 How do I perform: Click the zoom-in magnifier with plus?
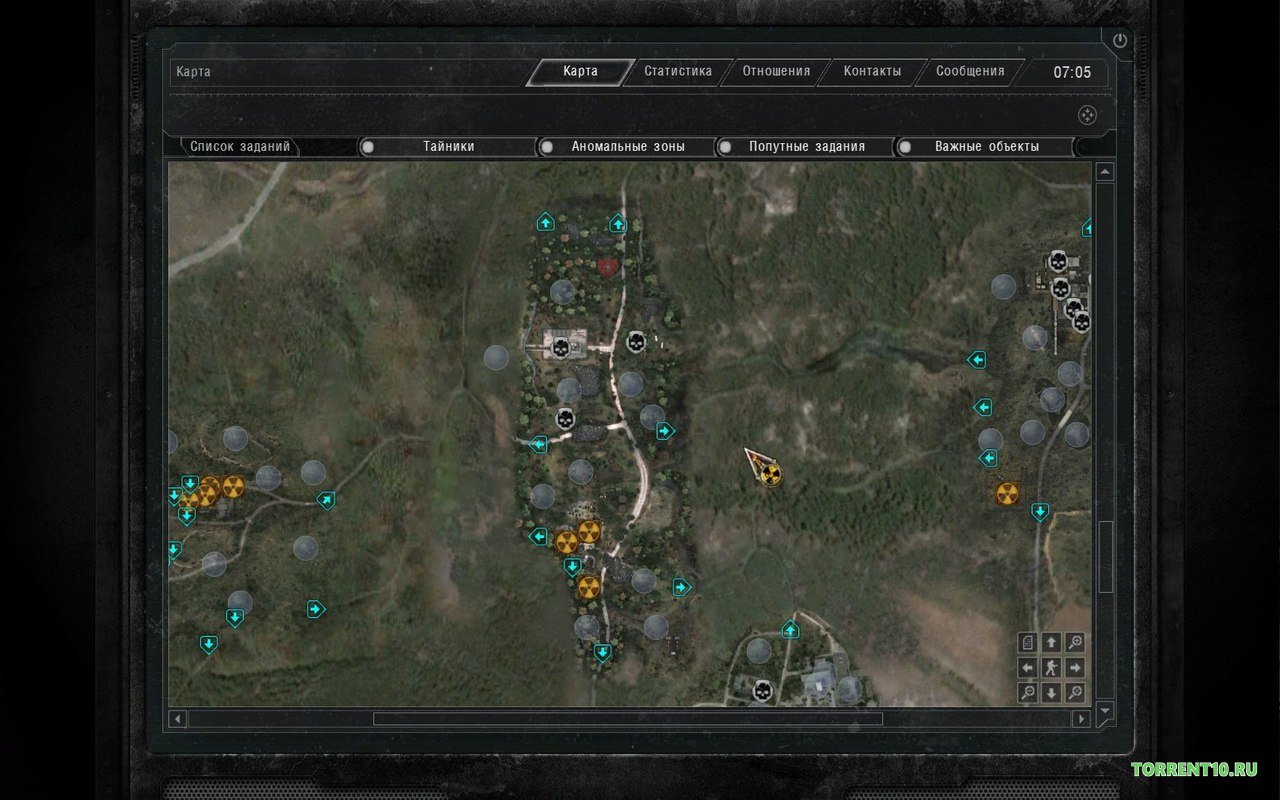[x=1075, y=643]
